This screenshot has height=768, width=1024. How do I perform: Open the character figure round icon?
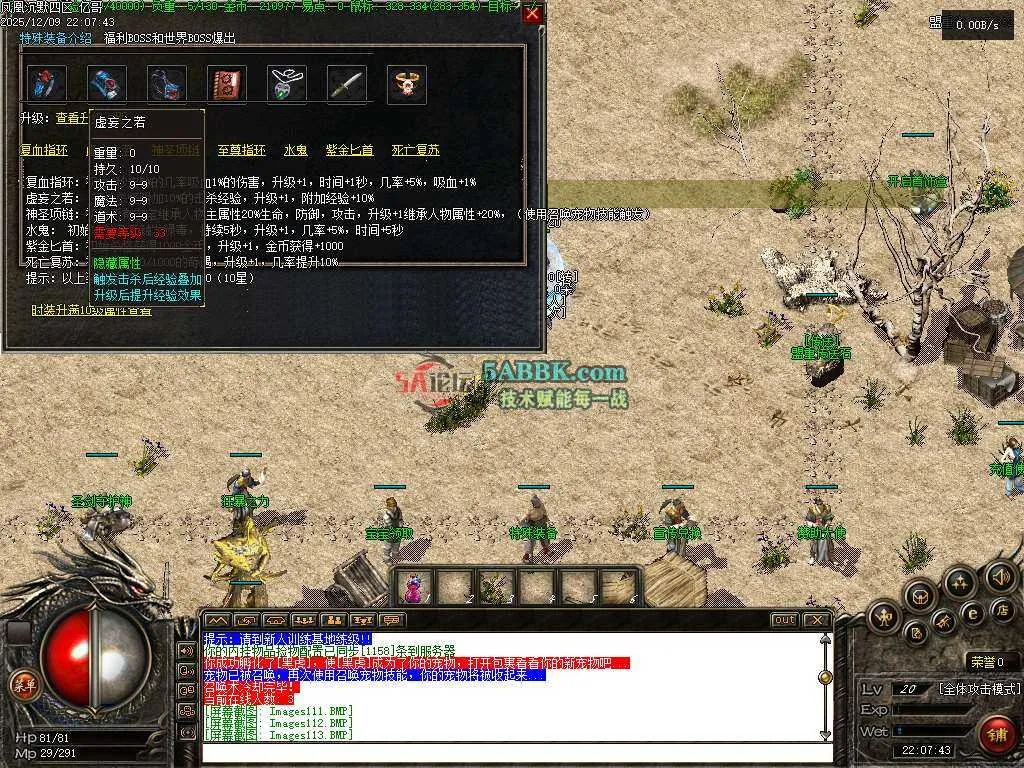[x=885, y=617]
